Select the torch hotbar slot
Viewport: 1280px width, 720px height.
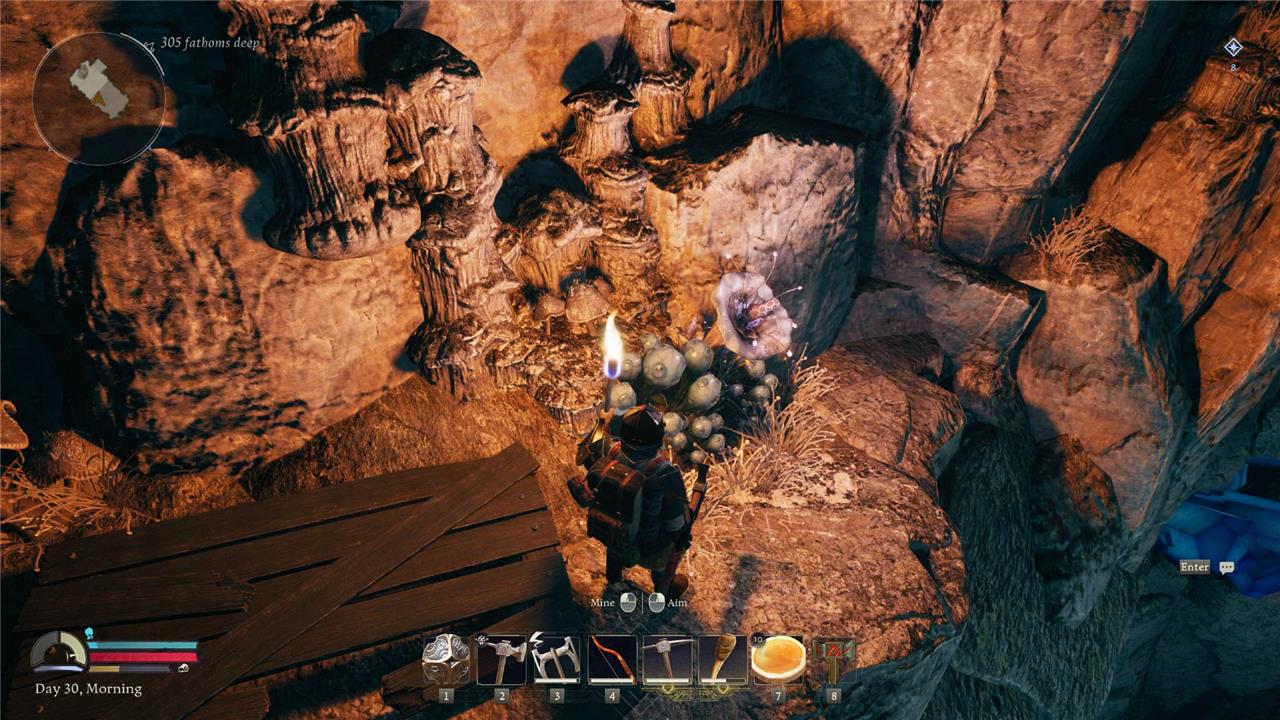coord(722,661)
